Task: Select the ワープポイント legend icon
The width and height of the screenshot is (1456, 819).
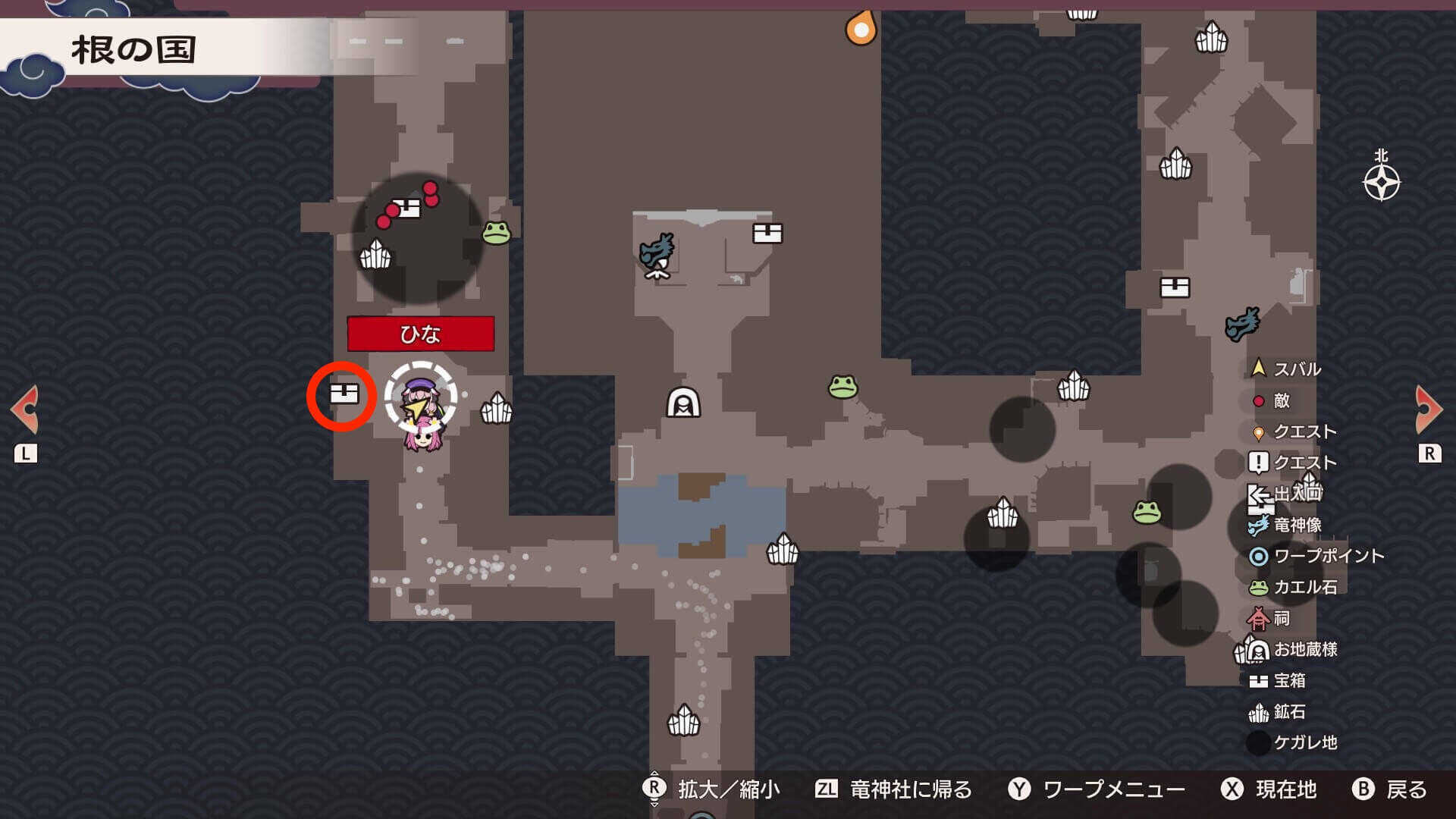Action: click(1257, 556)
